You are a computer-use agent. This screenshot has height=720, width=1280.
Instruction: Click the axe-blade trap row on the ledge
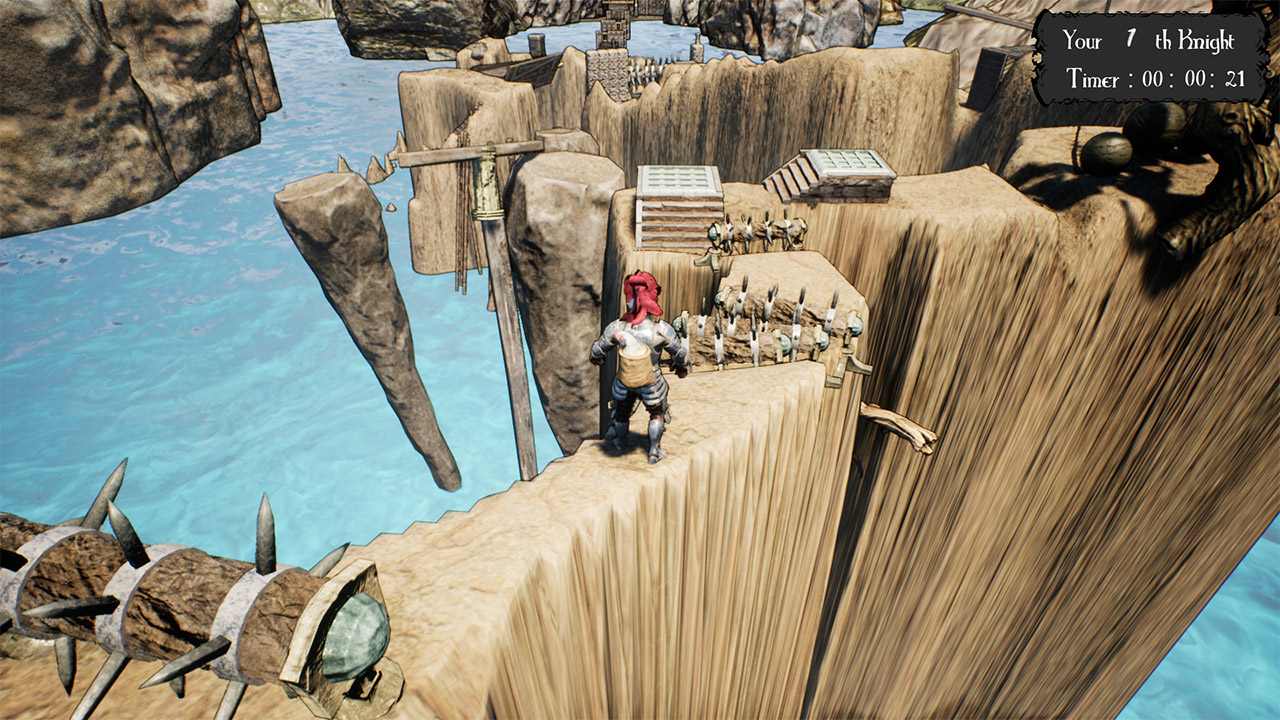pos(770,320)
